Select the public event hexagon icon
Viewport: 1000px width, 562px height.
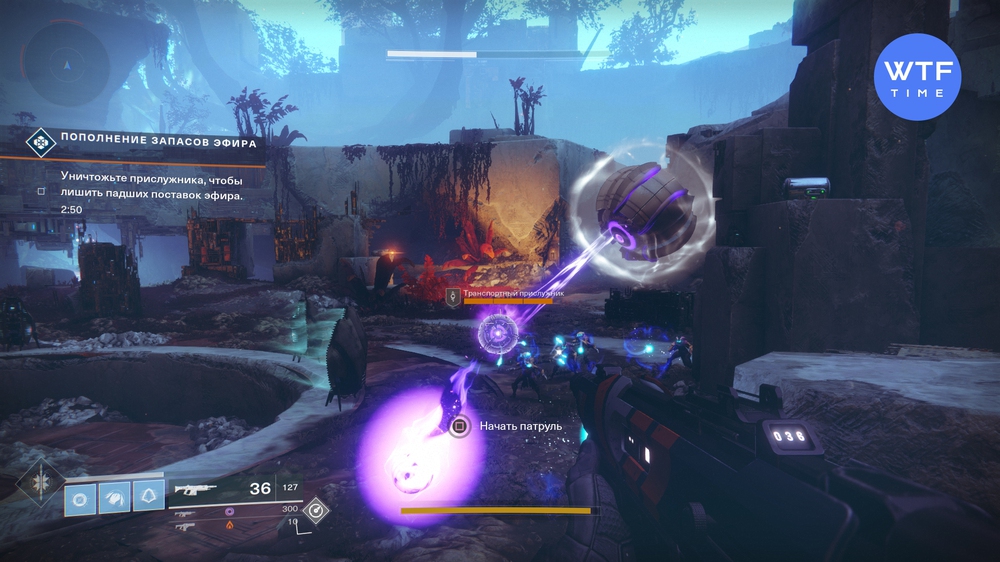click(39, 142)
